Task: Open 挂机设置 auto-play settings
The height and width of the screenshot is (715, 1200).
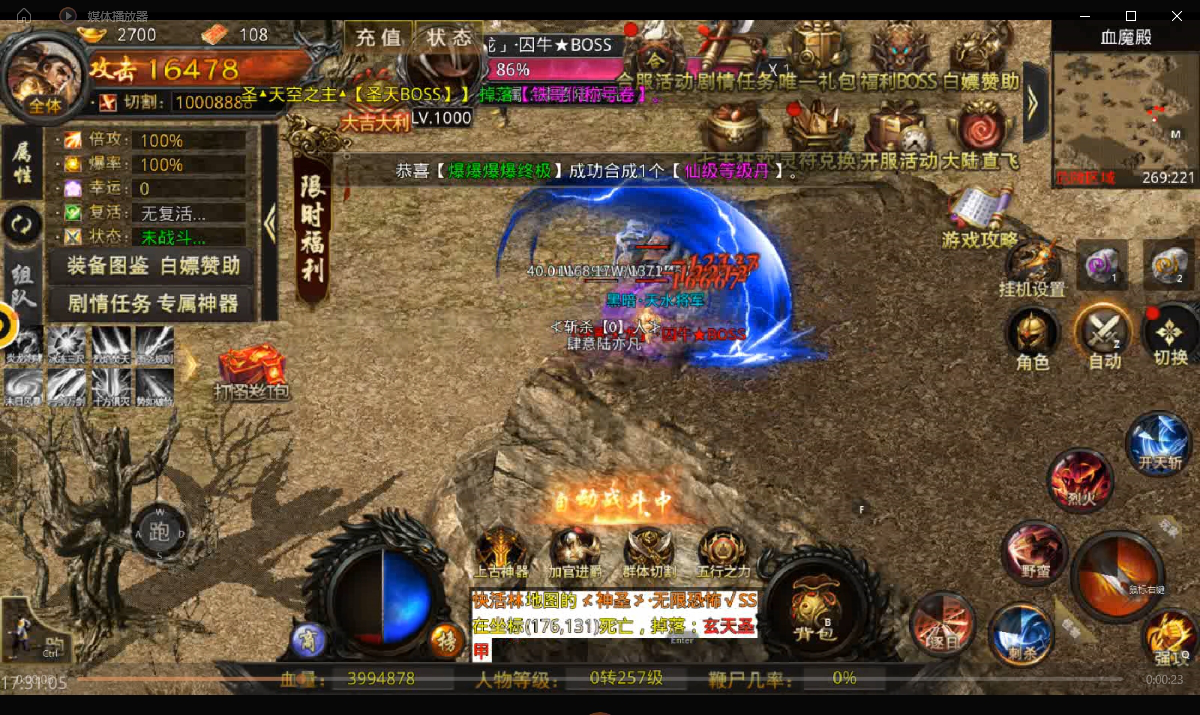Action: (1033, 266)
